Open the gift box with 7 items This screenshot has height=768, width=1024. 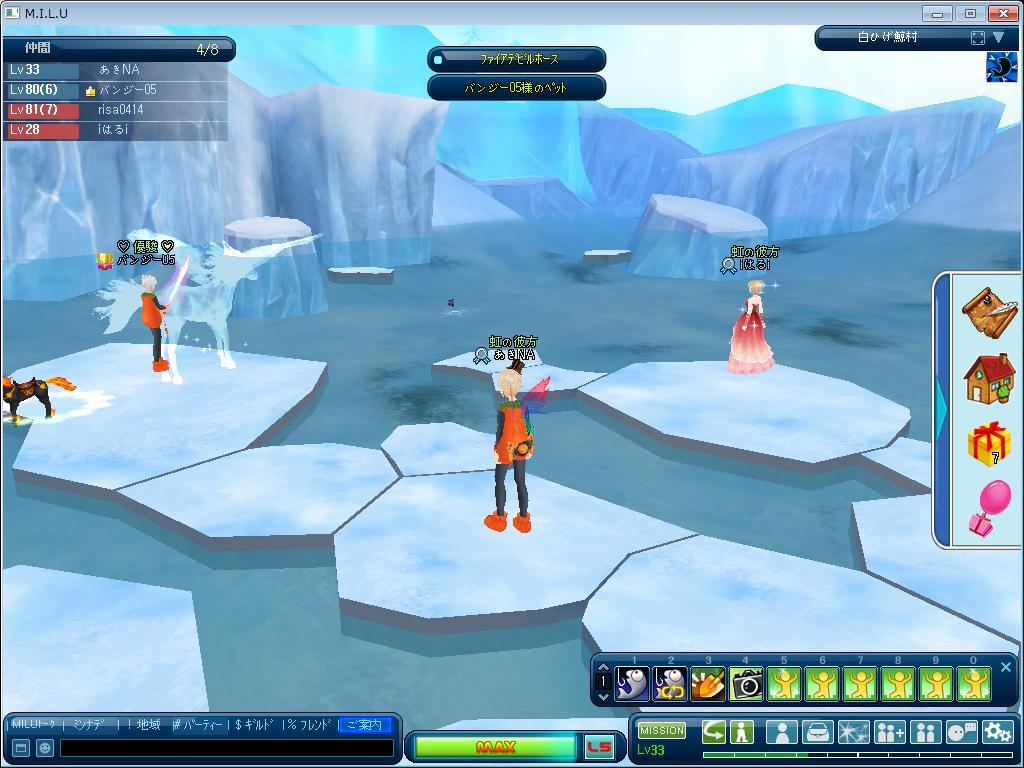pos(988,444)
